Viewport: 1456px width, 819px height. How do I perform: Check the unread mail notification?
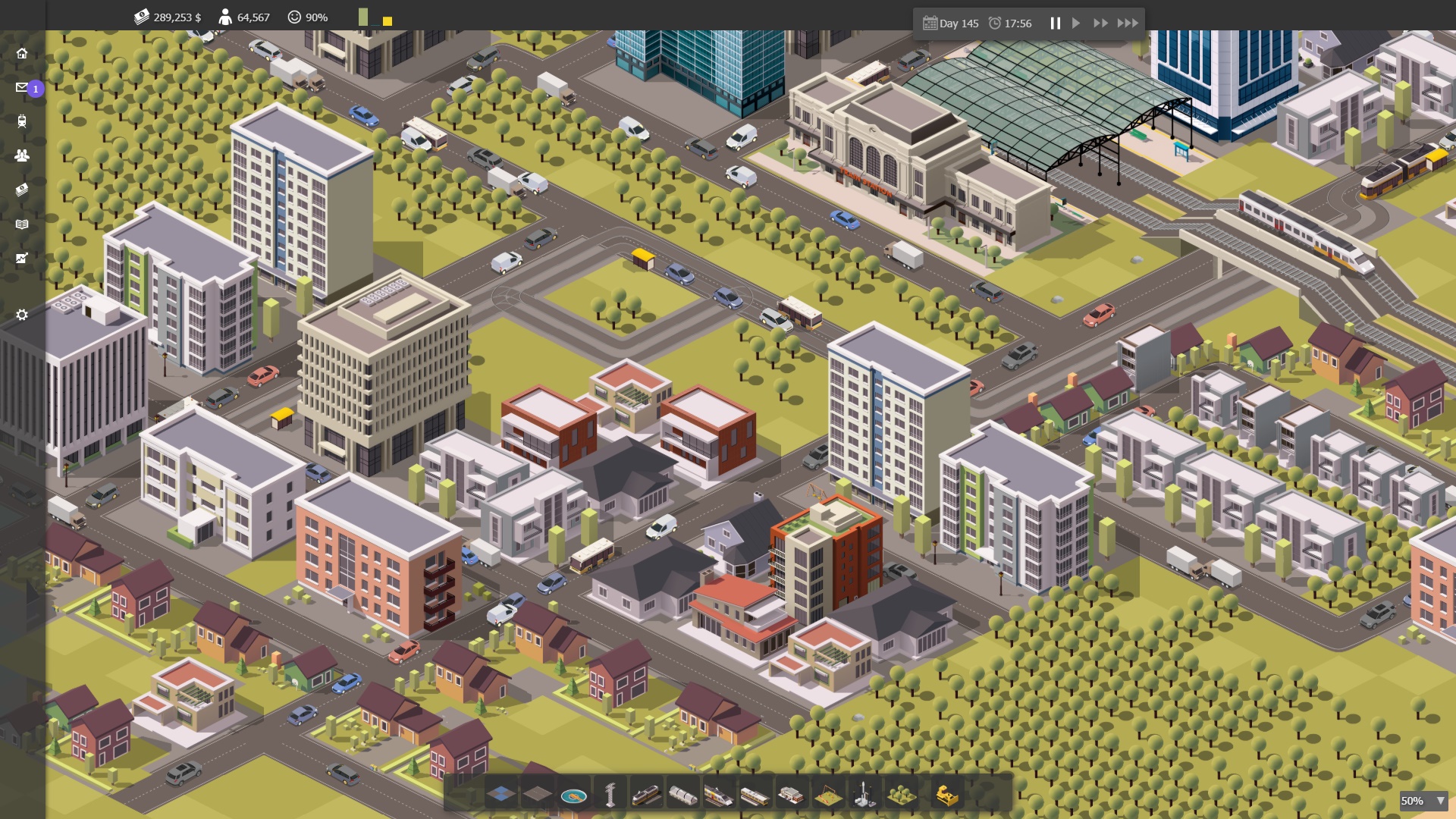pyautogui.click(x=21, y=87)
